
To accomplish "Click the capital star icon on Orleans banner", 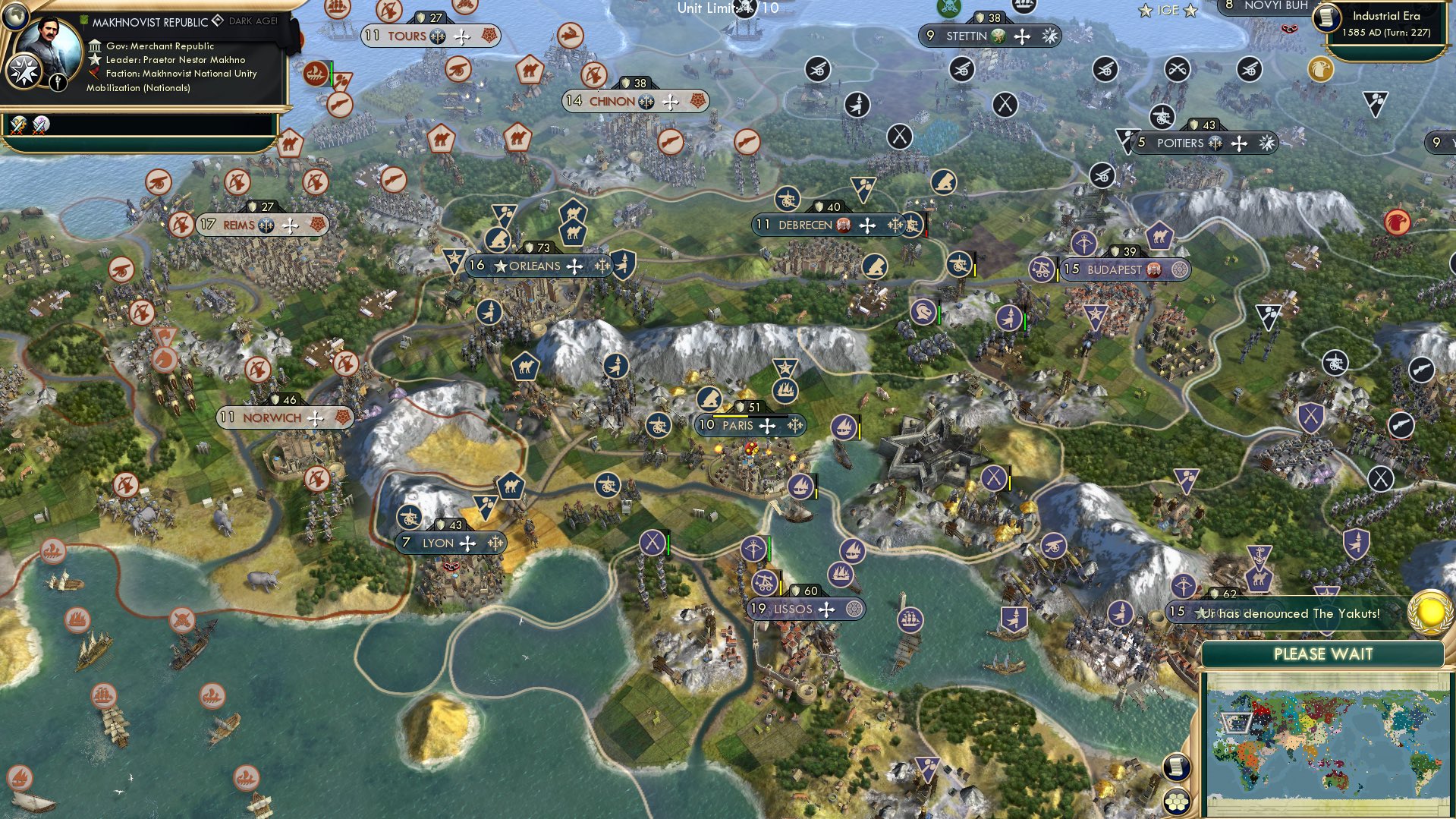I will coord(502,266).
